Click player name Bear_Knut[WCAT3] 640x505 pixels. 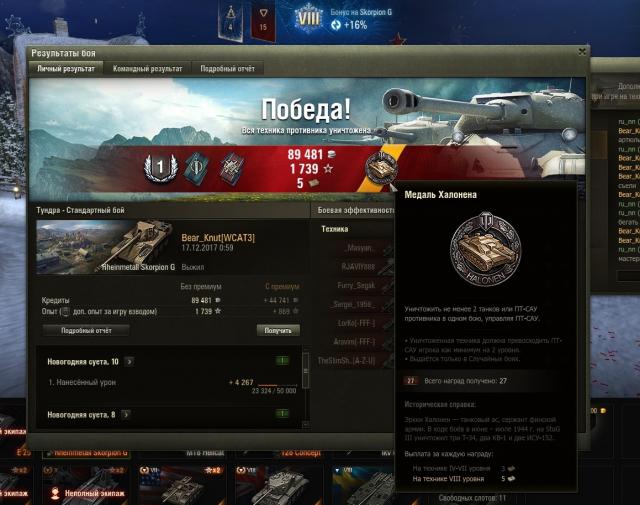coord(217,239)
